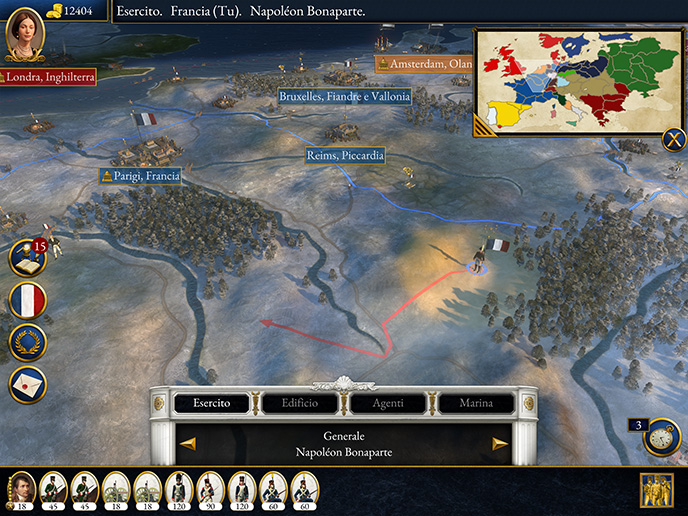Select the Londra, Inghilterra city label
Screen dimensions: 688x516
[x=48, y=77]
